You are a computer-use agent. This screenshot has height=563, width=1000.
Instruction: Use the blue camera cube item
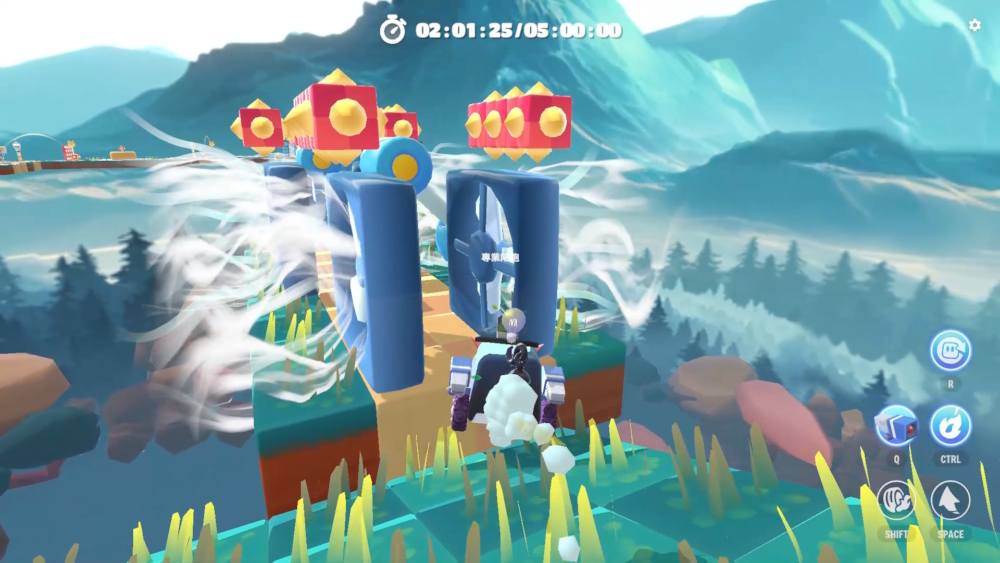tap(896, 425)
